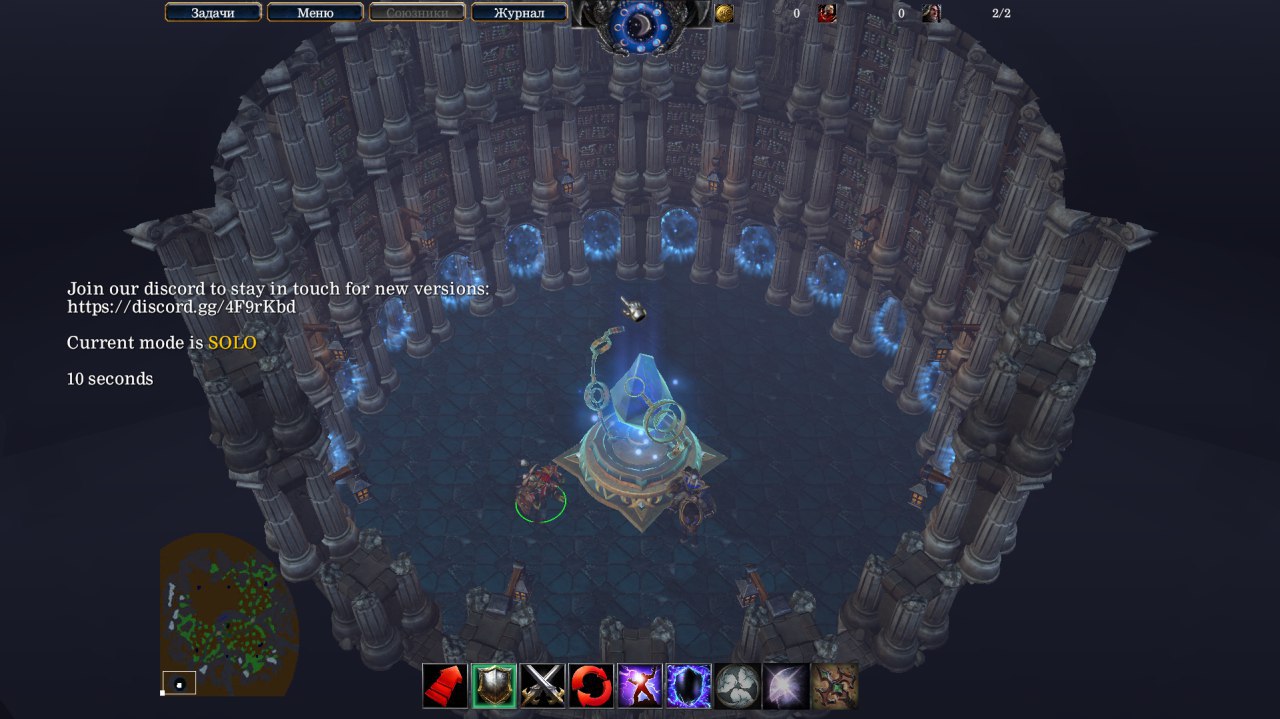Image resolution: width=1280 pixels, height=719 pixels.
Task: Cast the purple lightning figure spell
Action: [x=640, y=686]
